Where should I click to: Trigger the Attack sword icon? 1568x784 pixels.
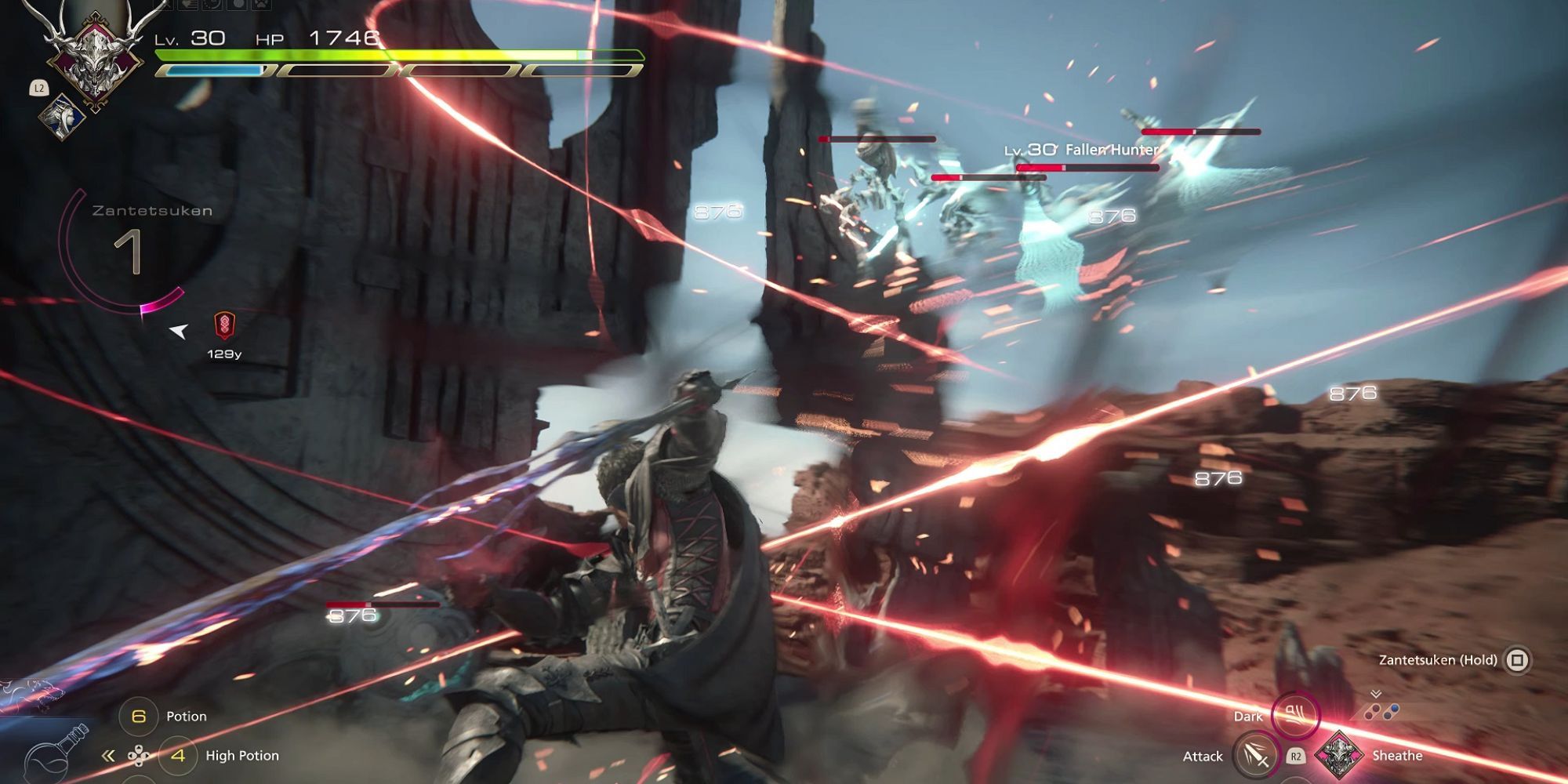(1254, 756)
